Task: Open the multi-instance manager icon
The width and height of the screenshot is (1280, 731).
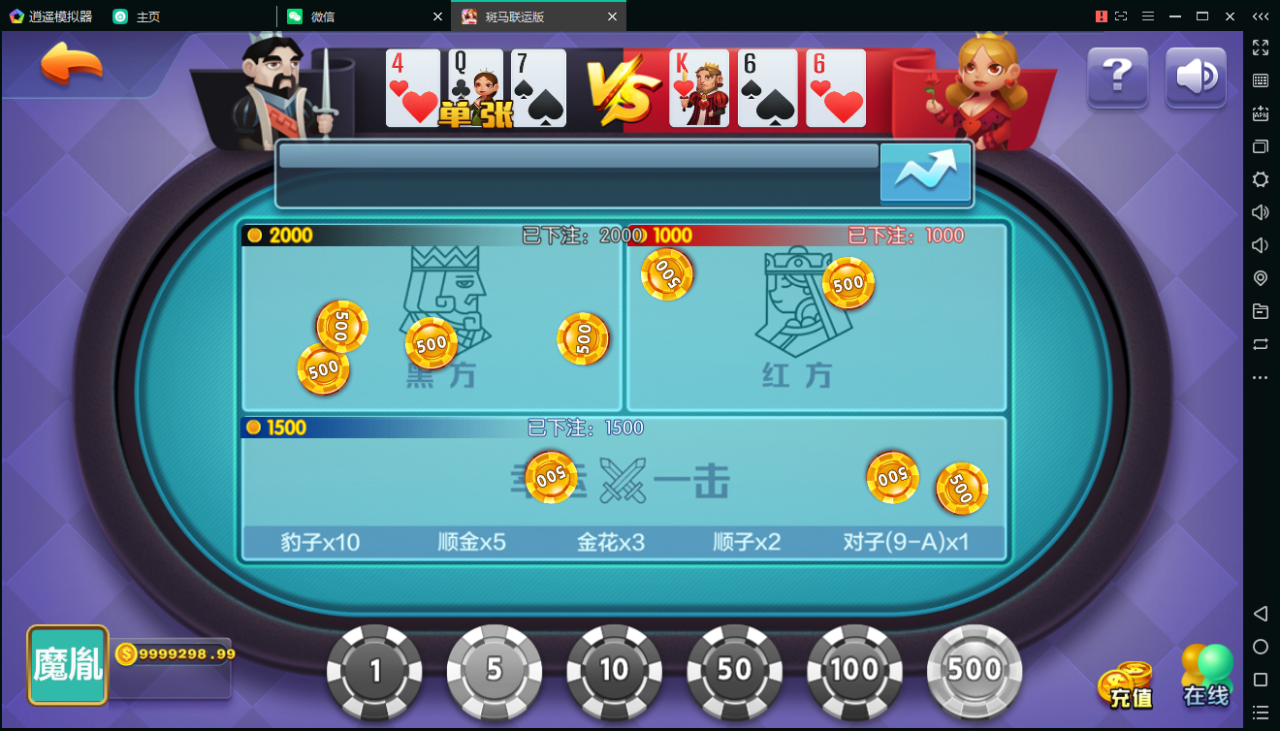Action: tap(1260, 146)
